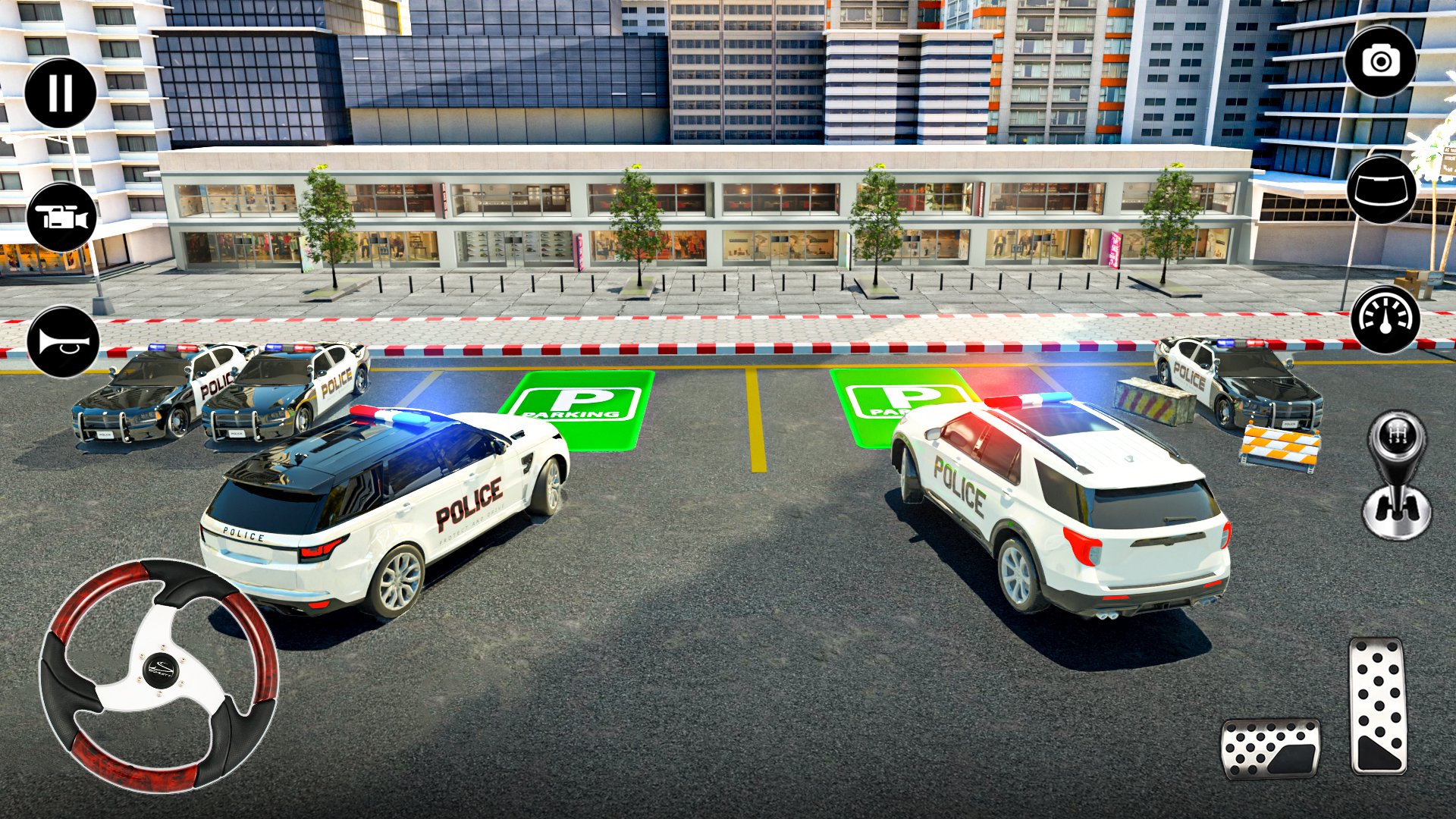Screen dimensions: 1456x819
Task: Select the white POLICE SUV being parked
Action: pyautogui.click(x=1062, y=516)
